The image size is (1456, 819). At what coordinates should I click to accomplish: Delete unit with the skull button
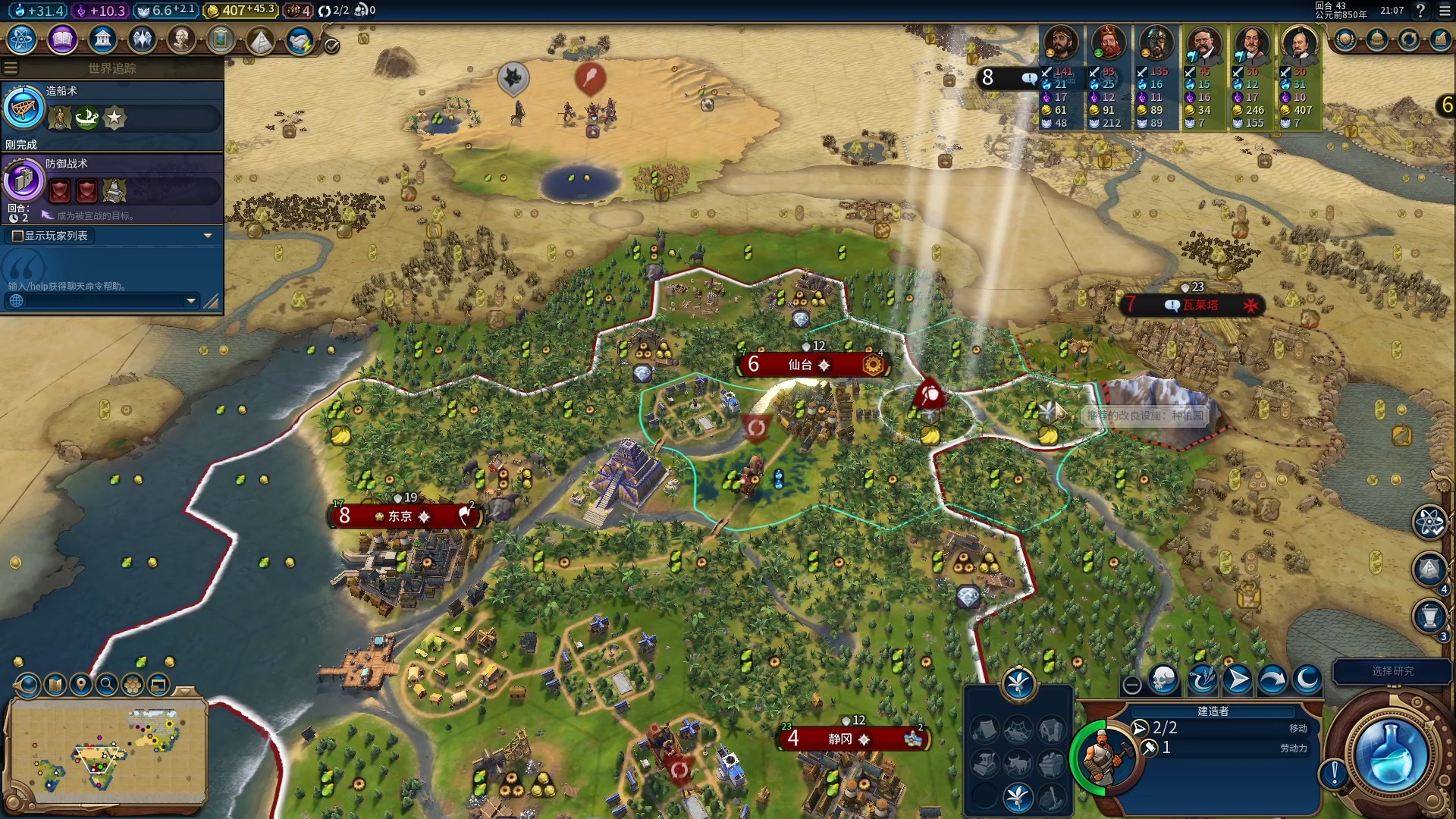click(1163, 680)
